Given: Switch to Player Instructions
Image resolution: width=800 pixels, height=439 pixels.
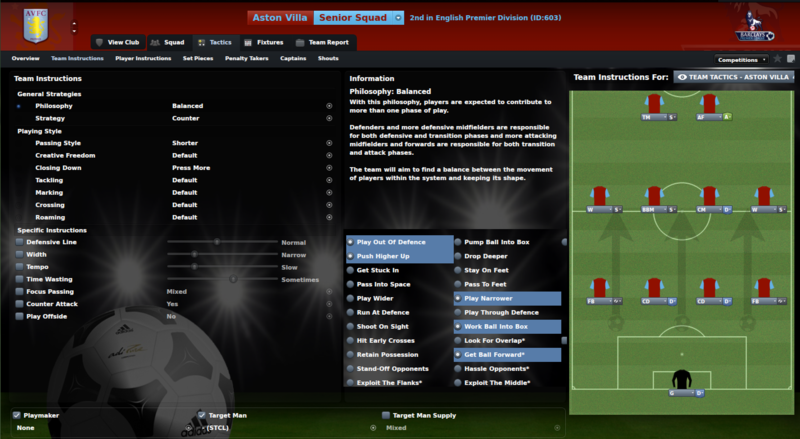Looking at the screenshot, I should click(x=143, y=59).
